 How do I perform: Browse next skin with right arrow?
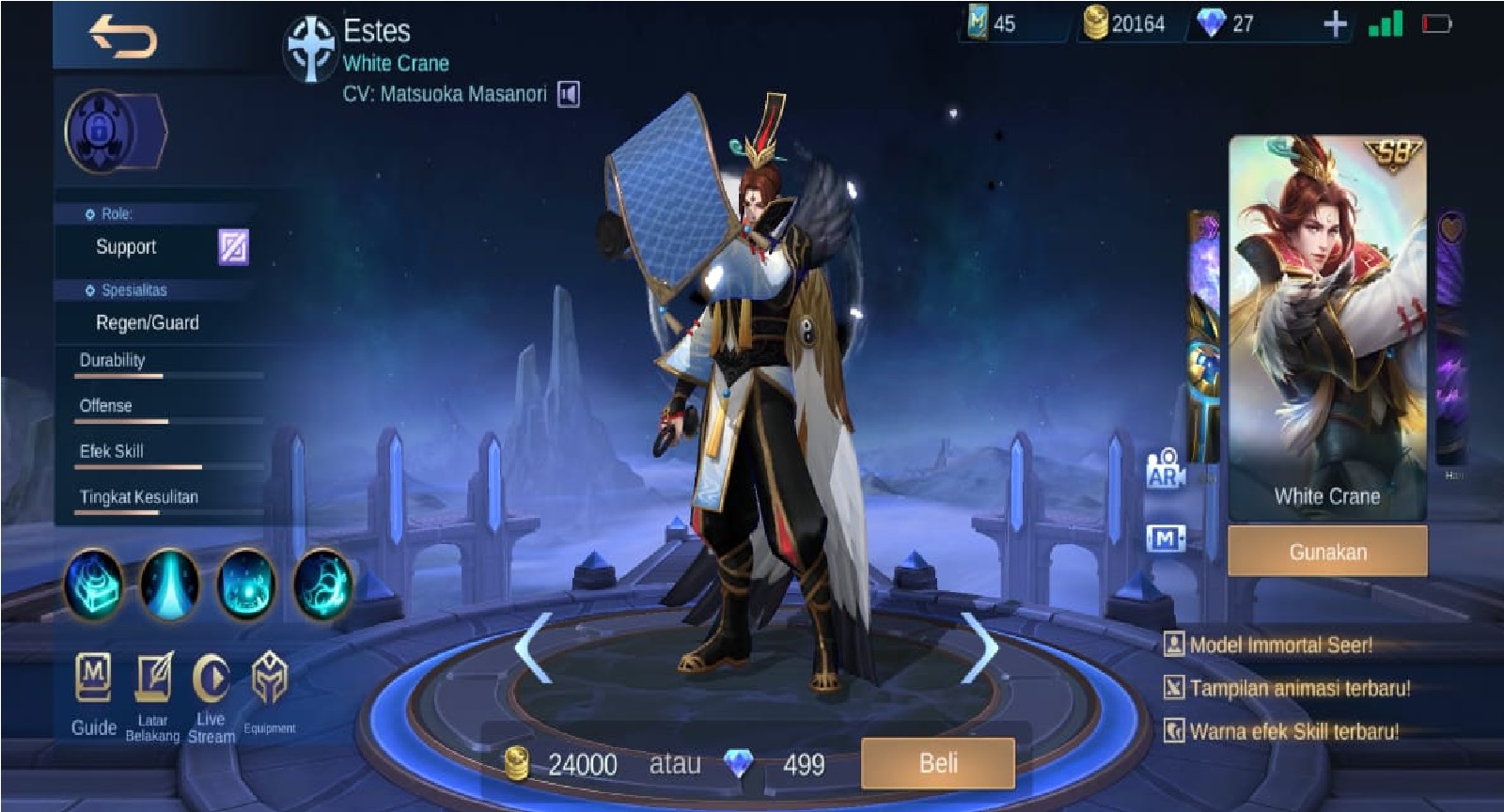click(979, 646)
